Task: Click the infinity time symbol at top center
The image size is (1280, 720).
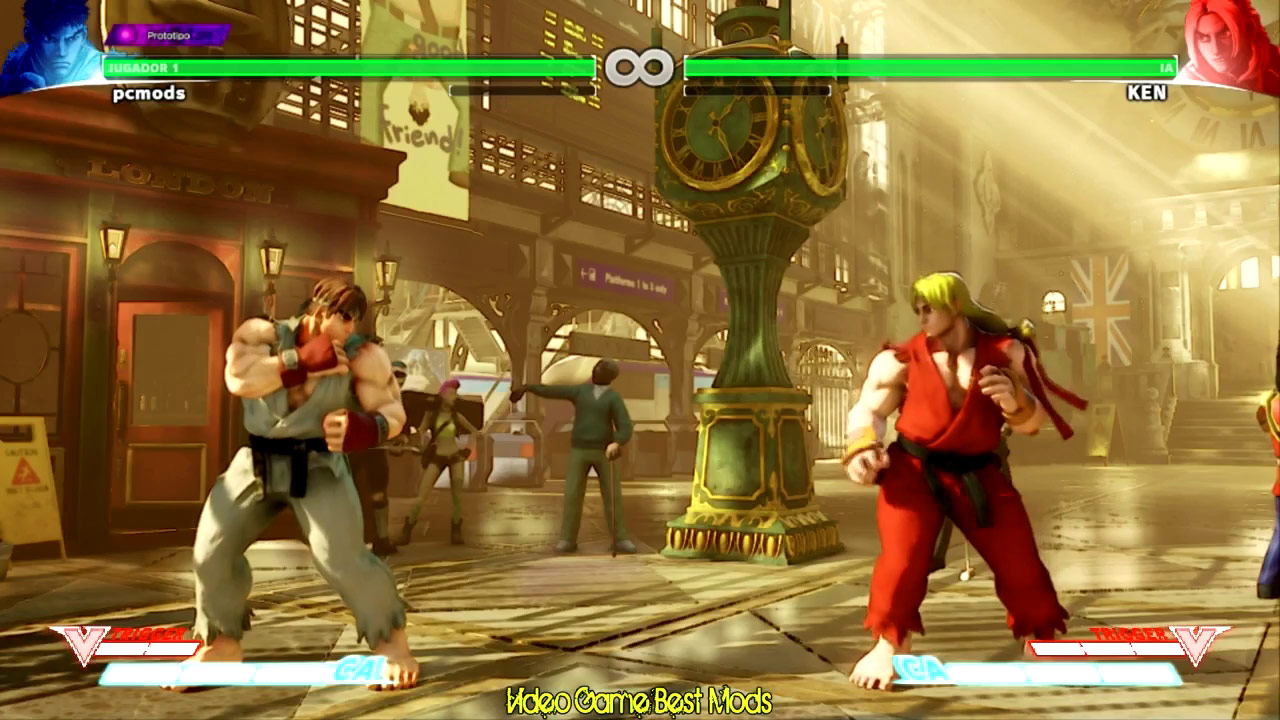Action: click(x=640, y=66)
